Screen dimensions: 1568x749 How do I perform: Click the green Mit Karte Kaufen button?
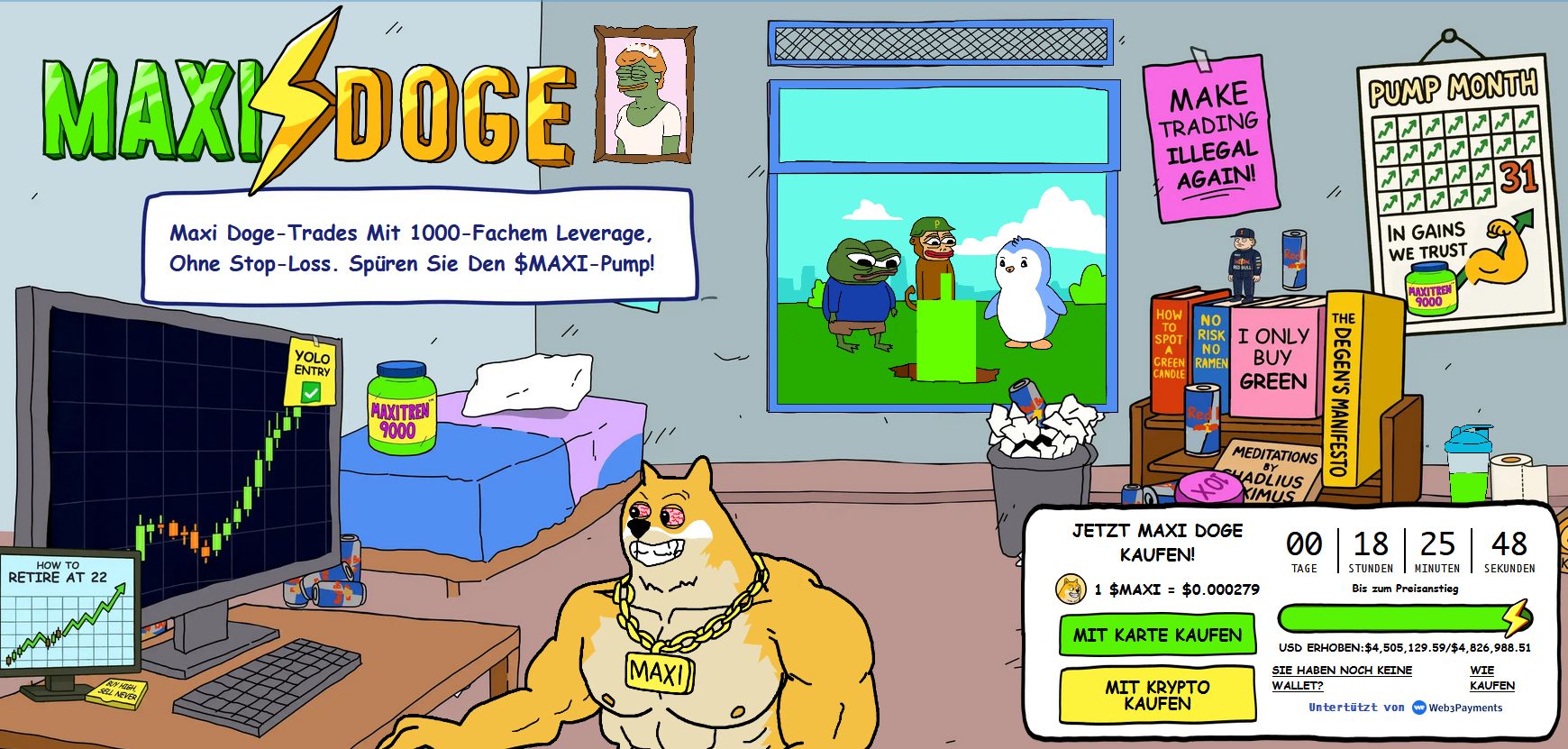pyautogui.click(x=1157, y=635)
